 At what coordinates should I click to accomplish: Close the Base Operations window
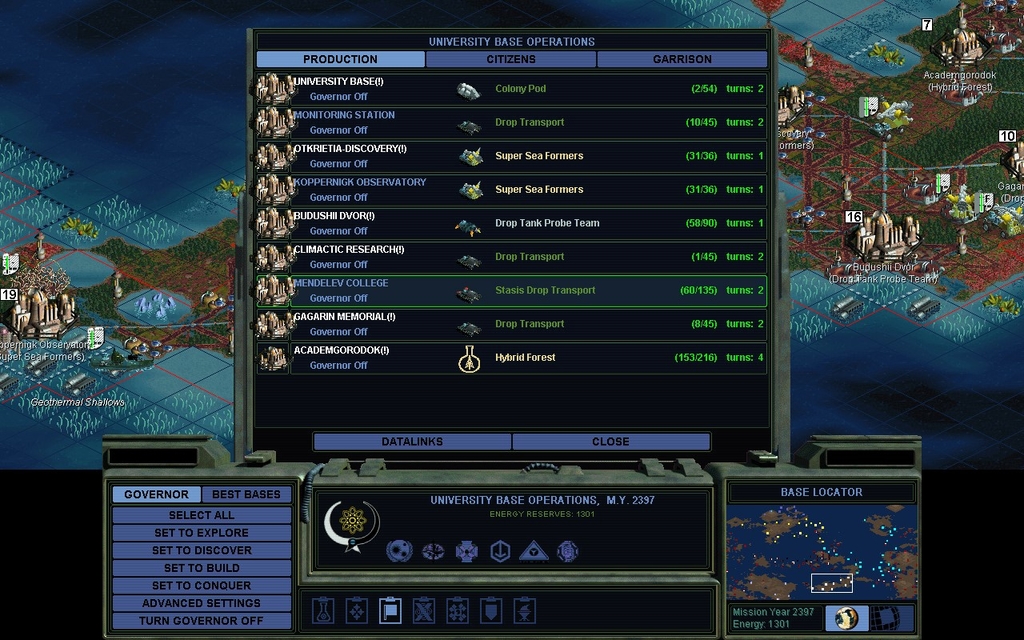[x=610, y=441]
